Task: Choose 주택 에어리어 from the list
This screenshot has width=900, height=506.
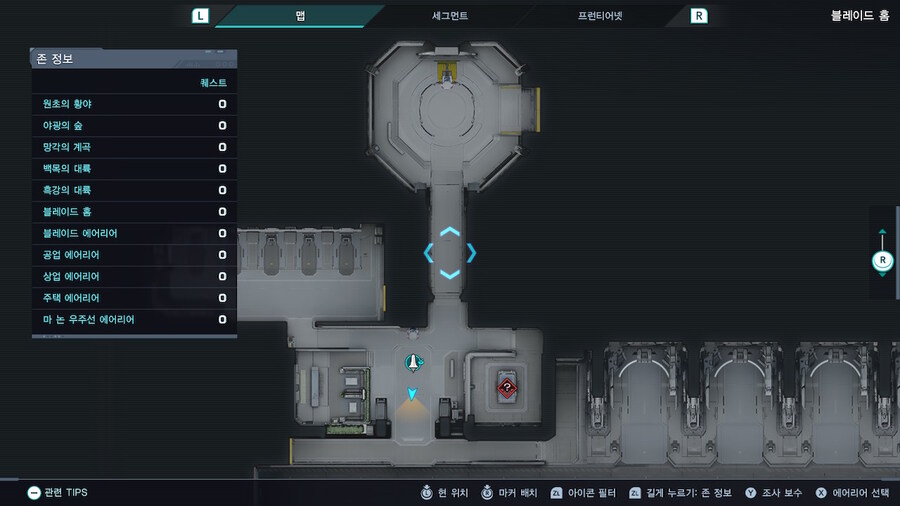Action: 134,298
